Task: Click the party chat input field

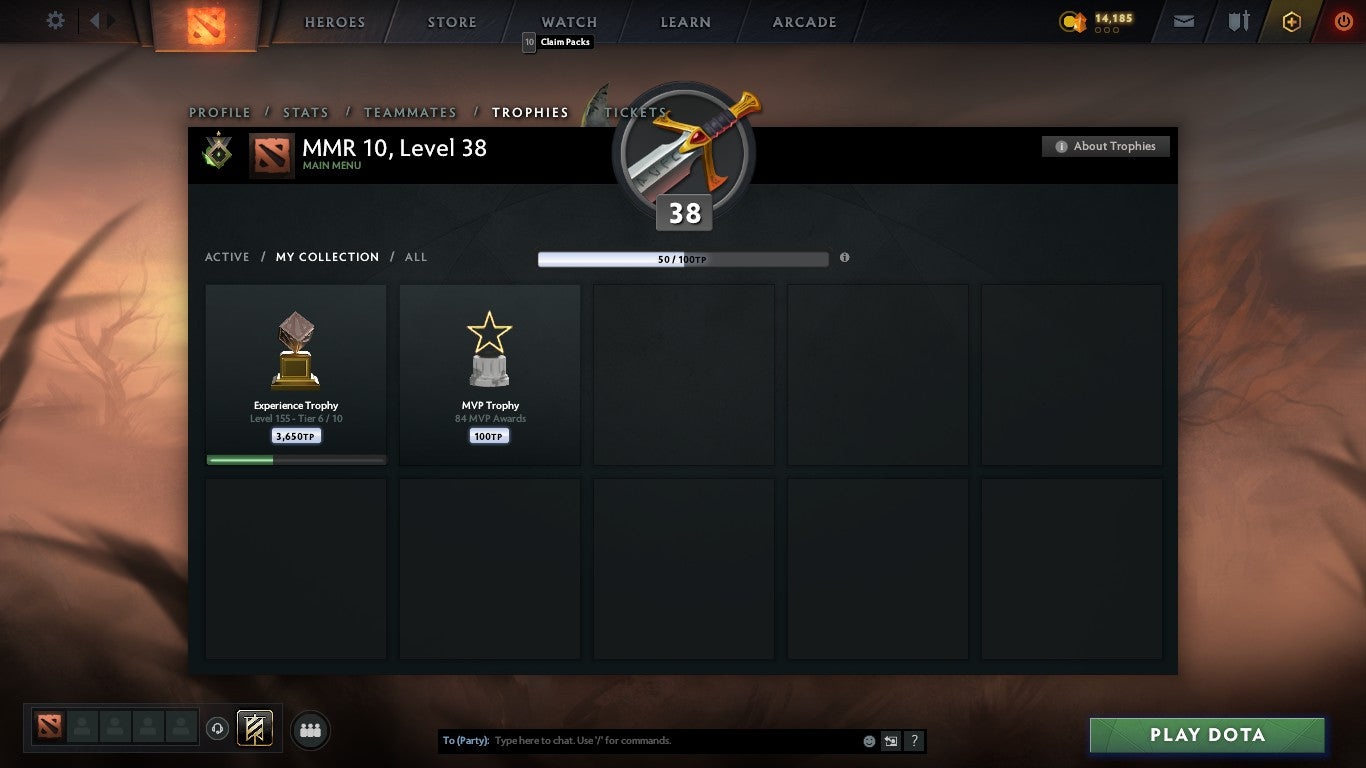Action: [x=650, y=740]
